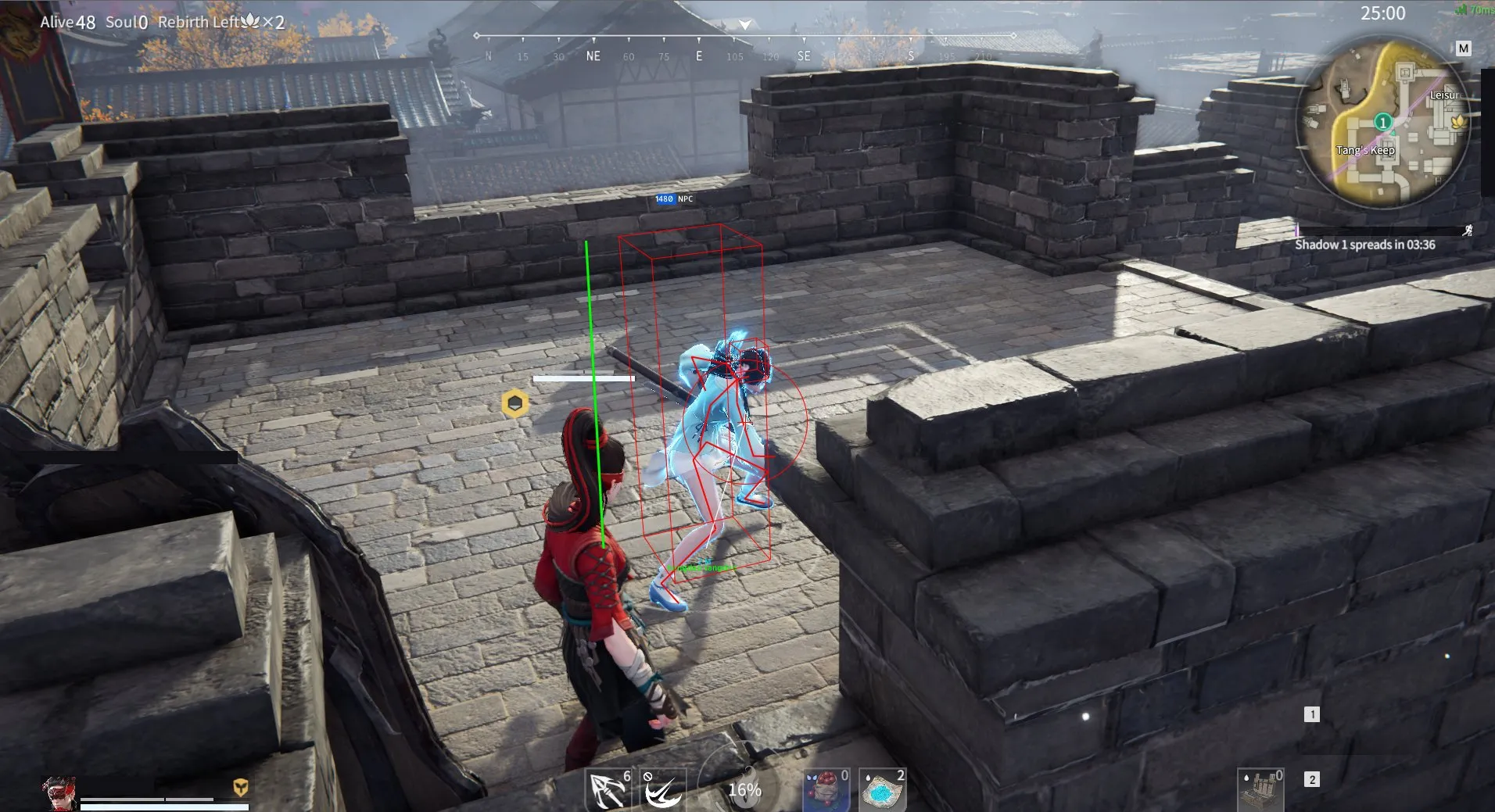The height and width of the screenshot is (812, 1495).
Task: Click the golden armor emblem above the health bar
Action: tap(241, 787)
